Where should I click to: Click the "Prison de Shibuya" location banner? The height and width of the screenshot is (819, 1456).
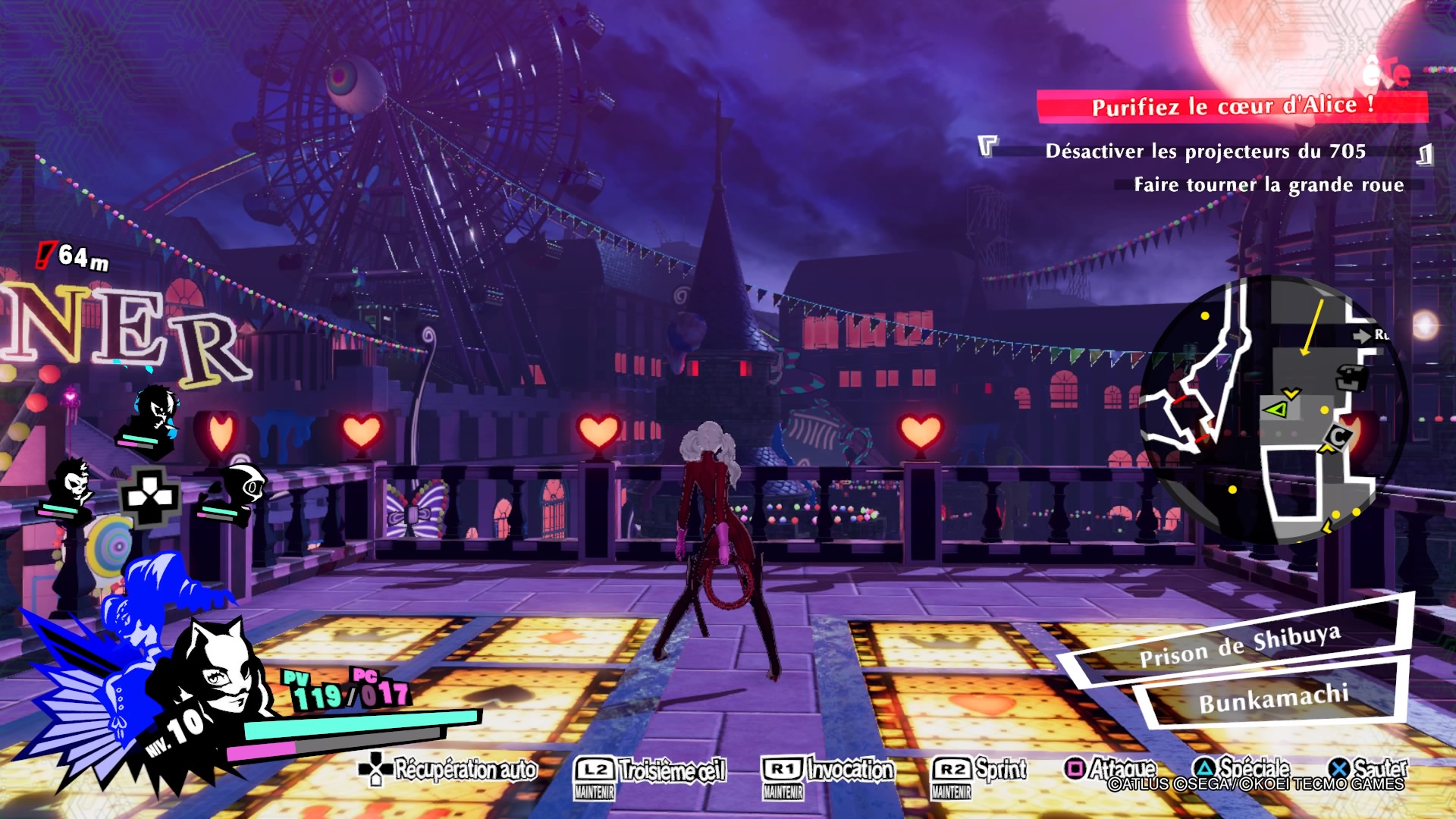coord(1239,645)
